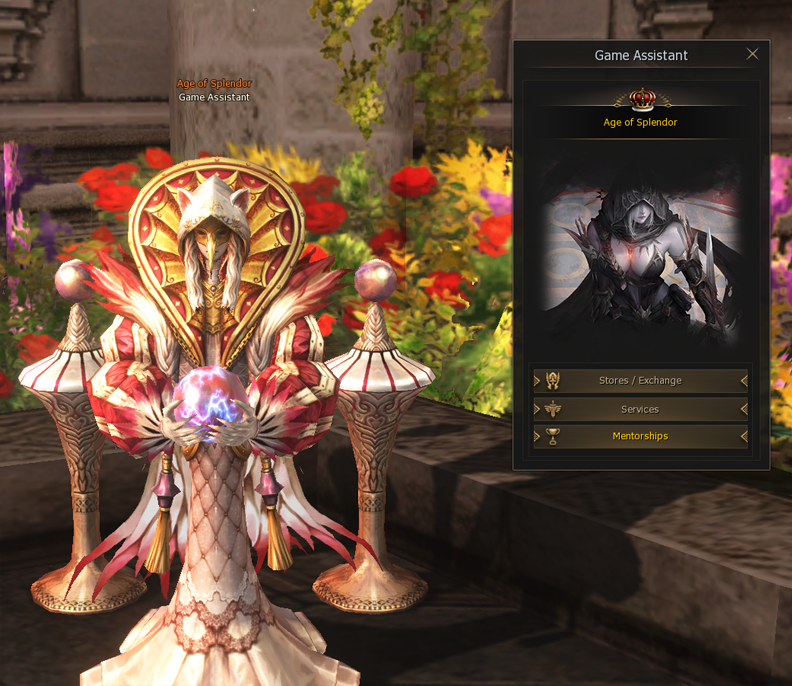Close the Game Assistant window

[753, 54]
